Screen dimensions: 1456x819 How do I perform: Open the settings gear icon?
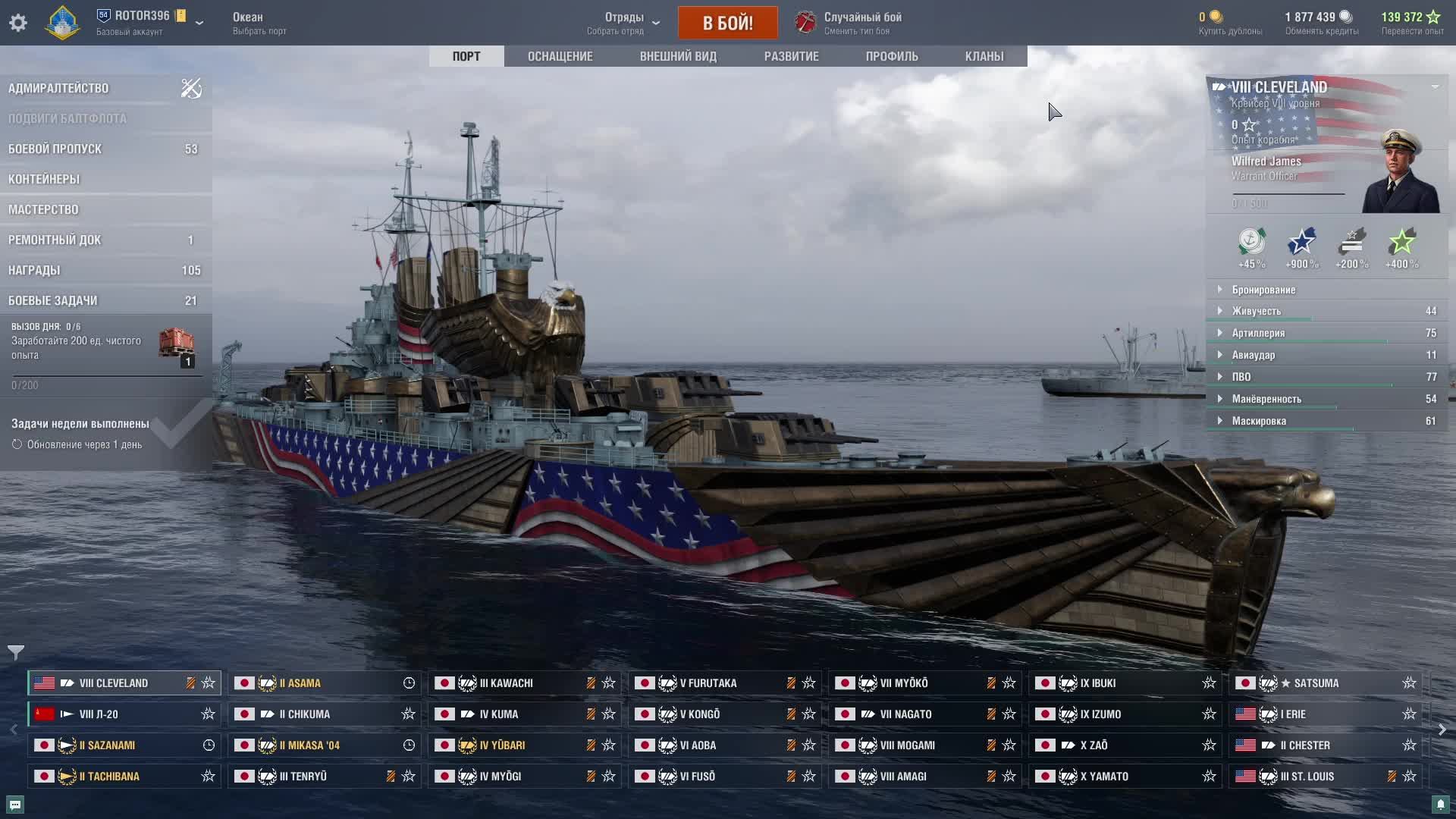18,23
